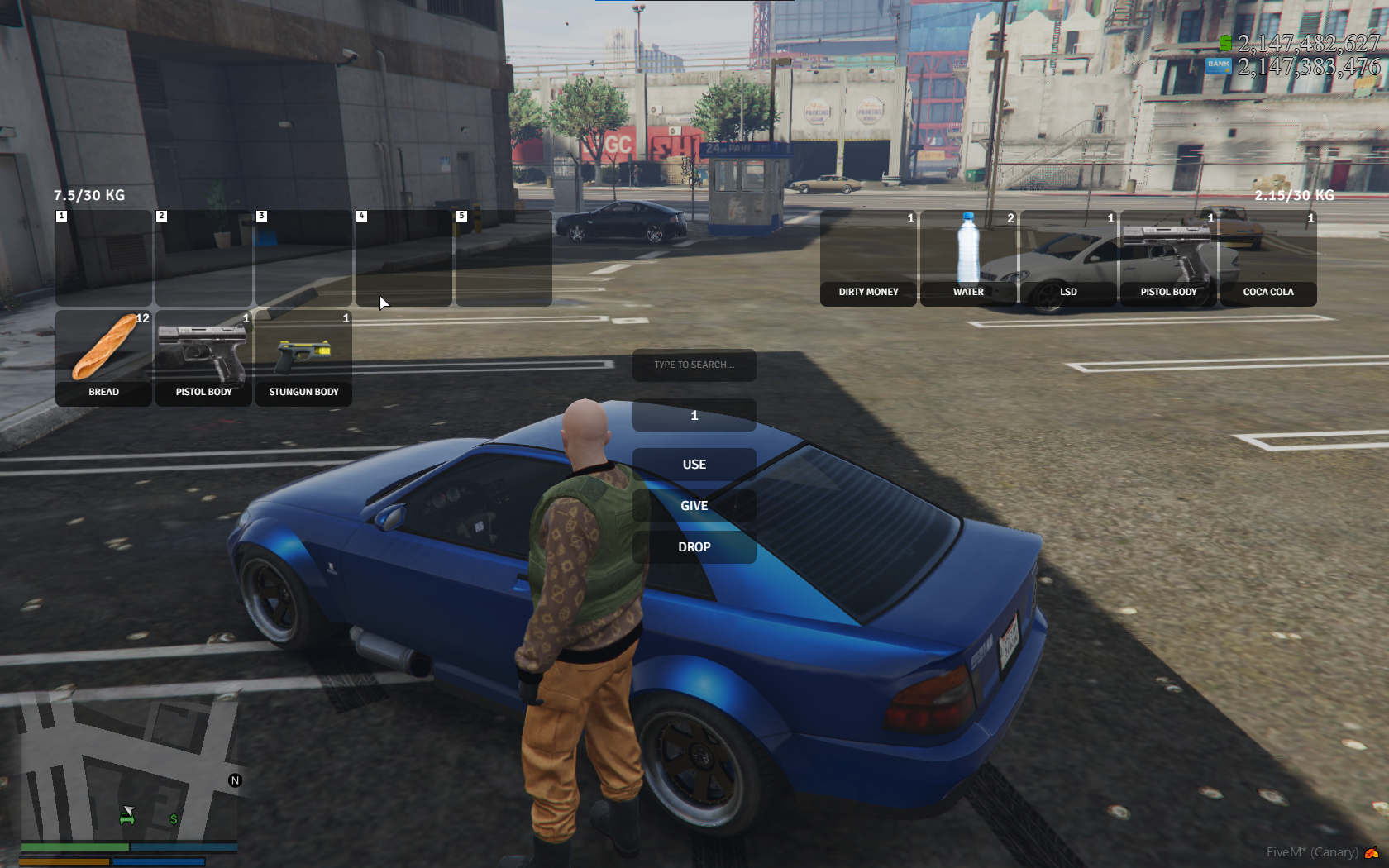Screen dimensions: 1389x868
Task: Pick the Water bottle slot
Action: pos(968,257)
